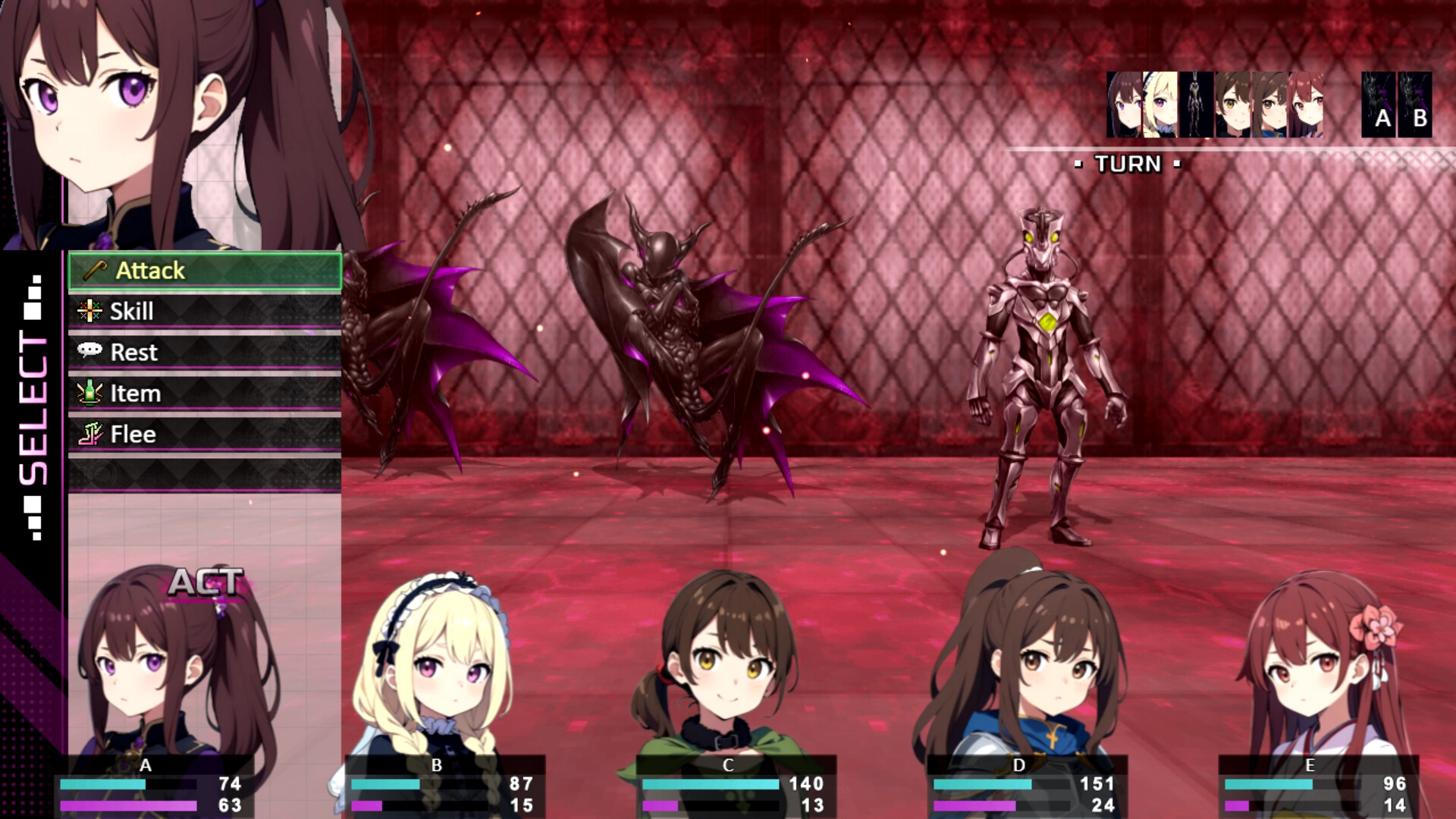Open the Skill menu
1456x819 pixels.
click(205, 312)
